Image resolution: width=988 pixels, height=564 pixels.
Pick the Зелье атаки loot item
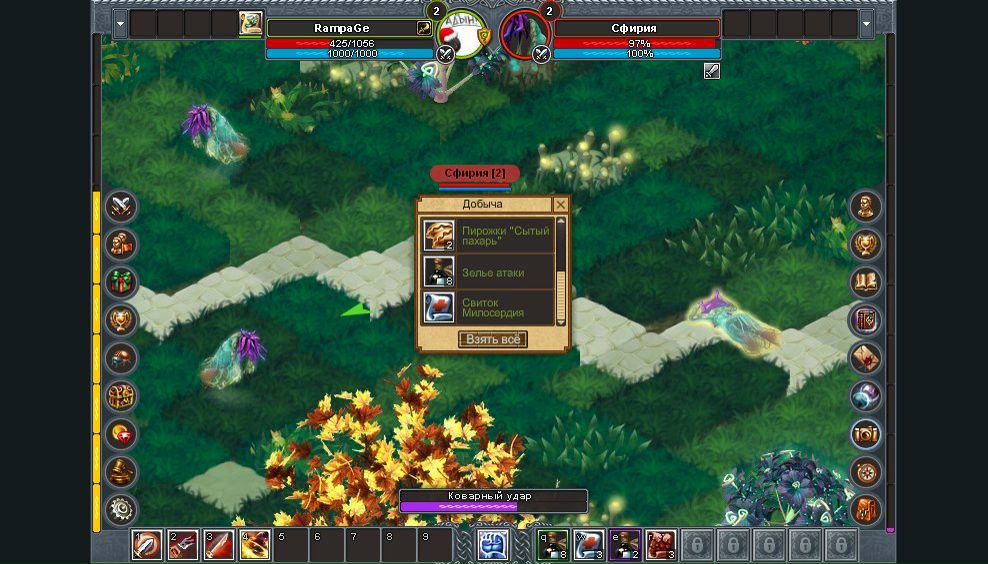coord(488,272)
